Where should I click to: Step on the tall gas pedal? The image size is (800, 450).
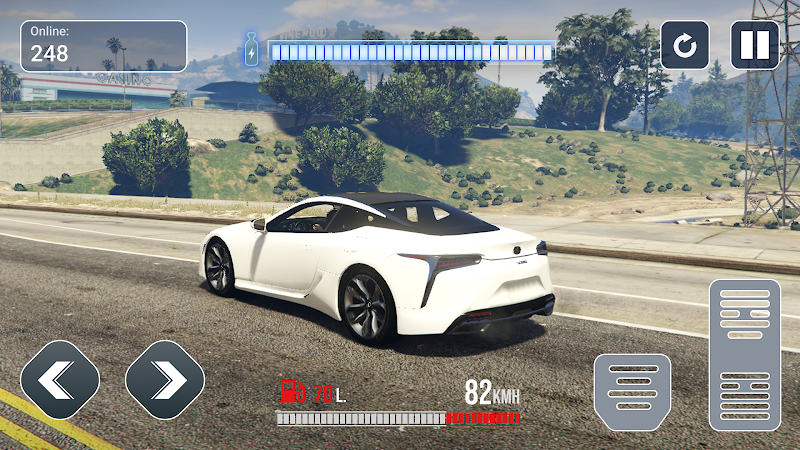[744, 355]
